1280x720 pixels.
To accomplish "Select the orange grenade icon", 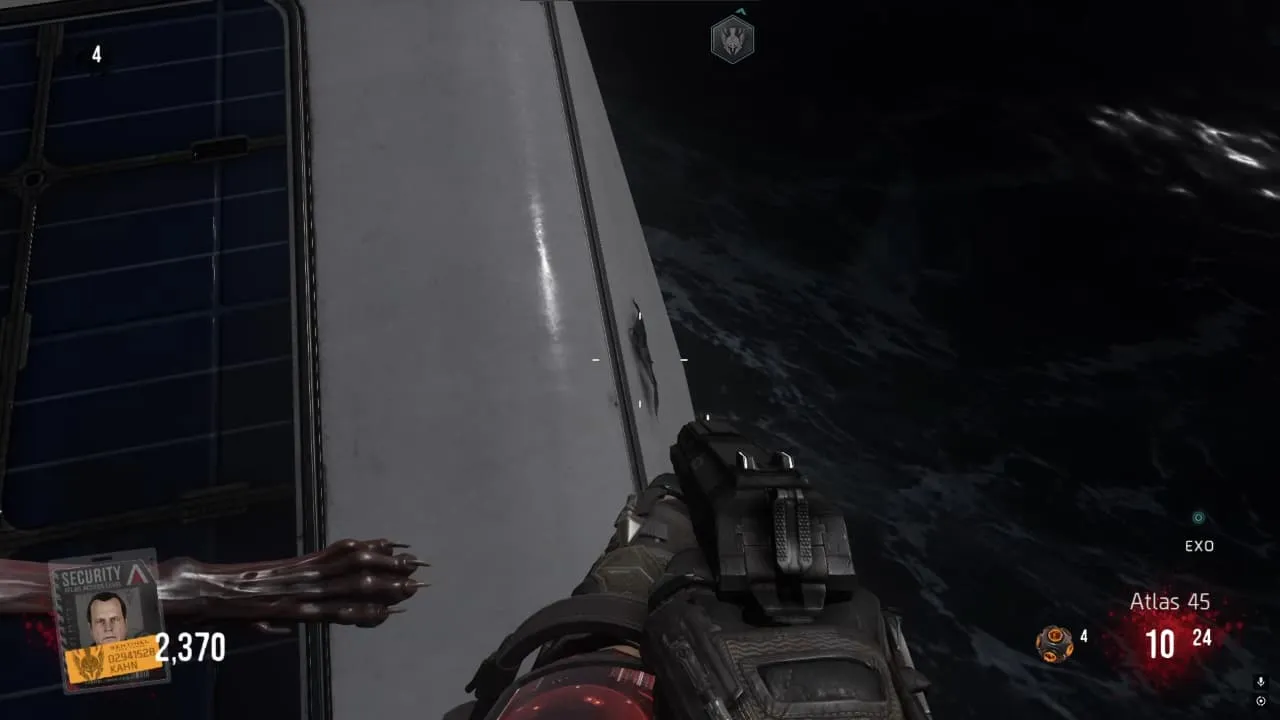I will 1054,643.
